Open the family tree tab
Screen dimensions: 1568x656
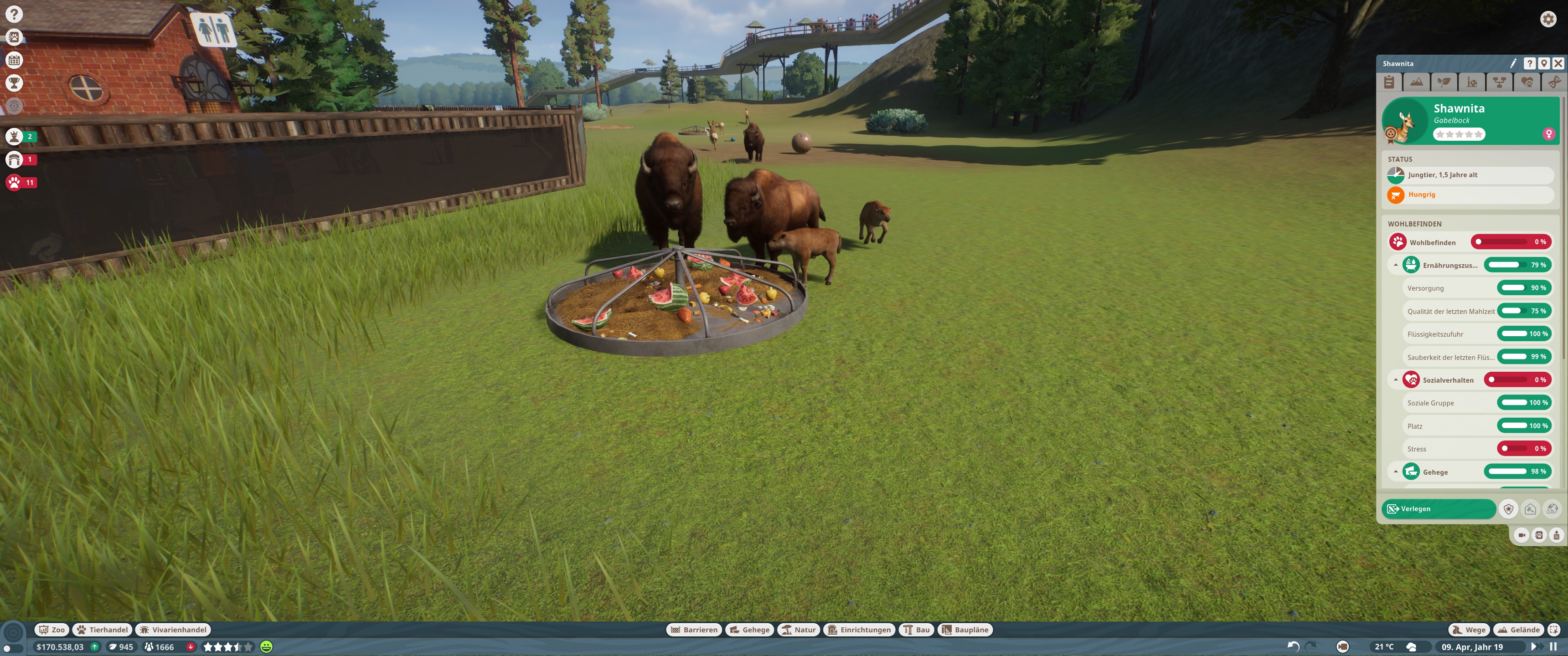[1499, 82]
